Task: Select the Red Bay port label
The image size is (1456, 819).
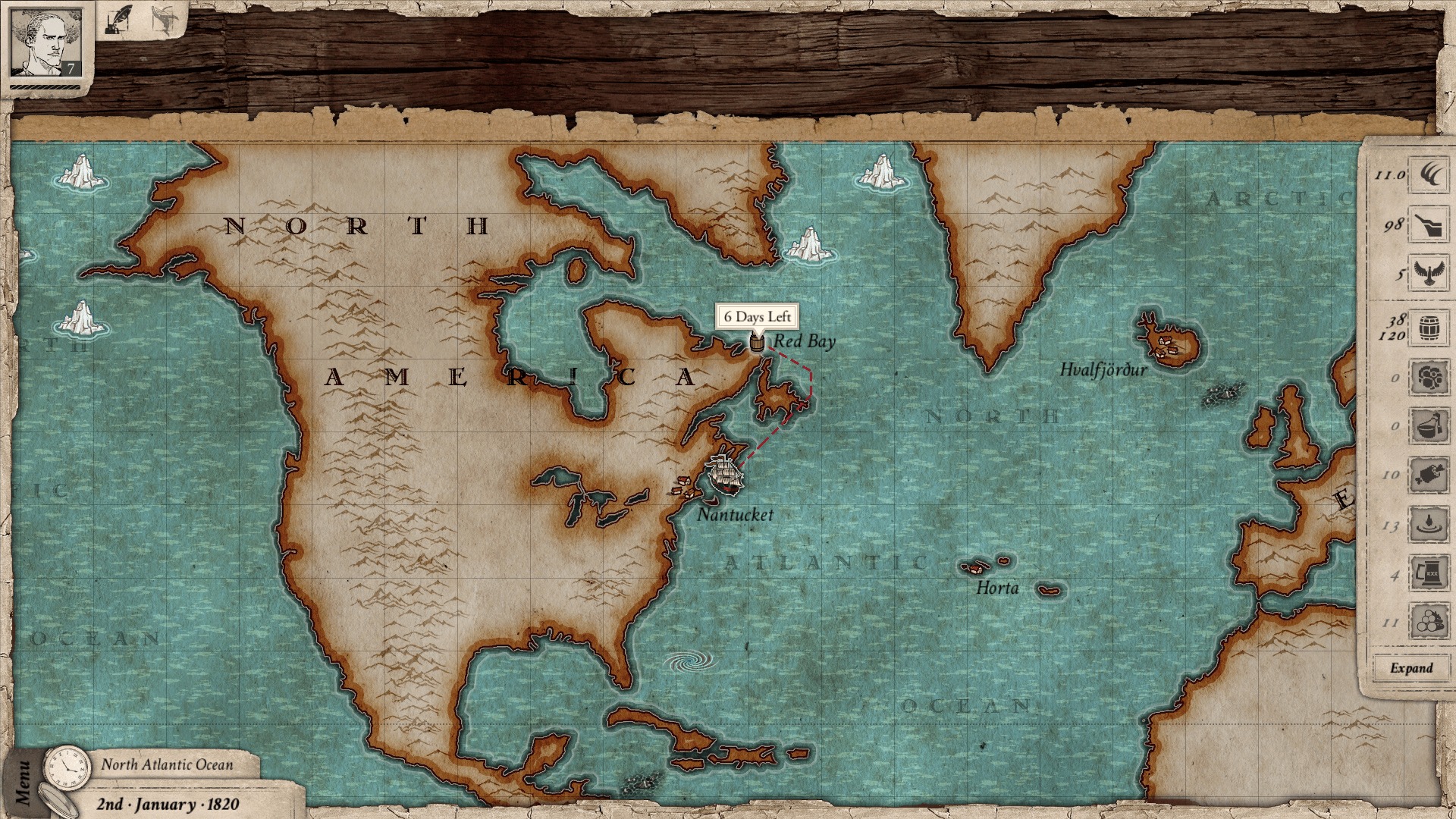Action: pyautogui.click(x=804, y=341)
